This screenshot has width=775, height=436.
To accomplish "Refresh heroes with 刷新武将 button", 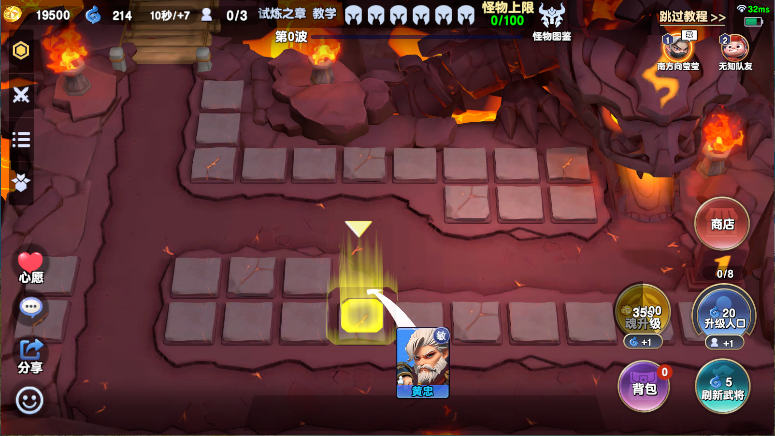I will click(721, 386).
